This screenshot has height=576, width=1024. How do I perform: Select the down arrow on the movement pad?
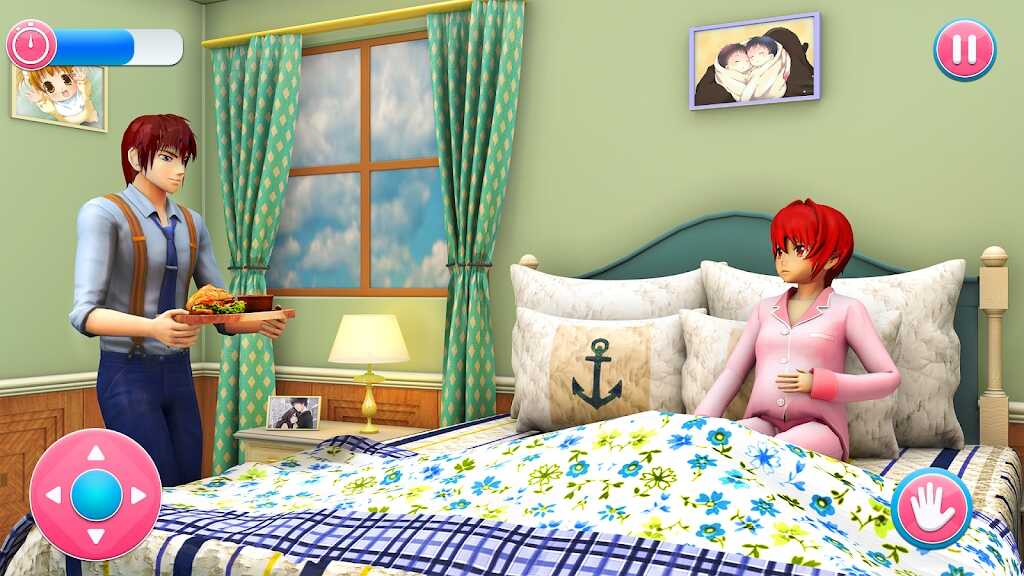pyautogui.click(x=96, y=536)
